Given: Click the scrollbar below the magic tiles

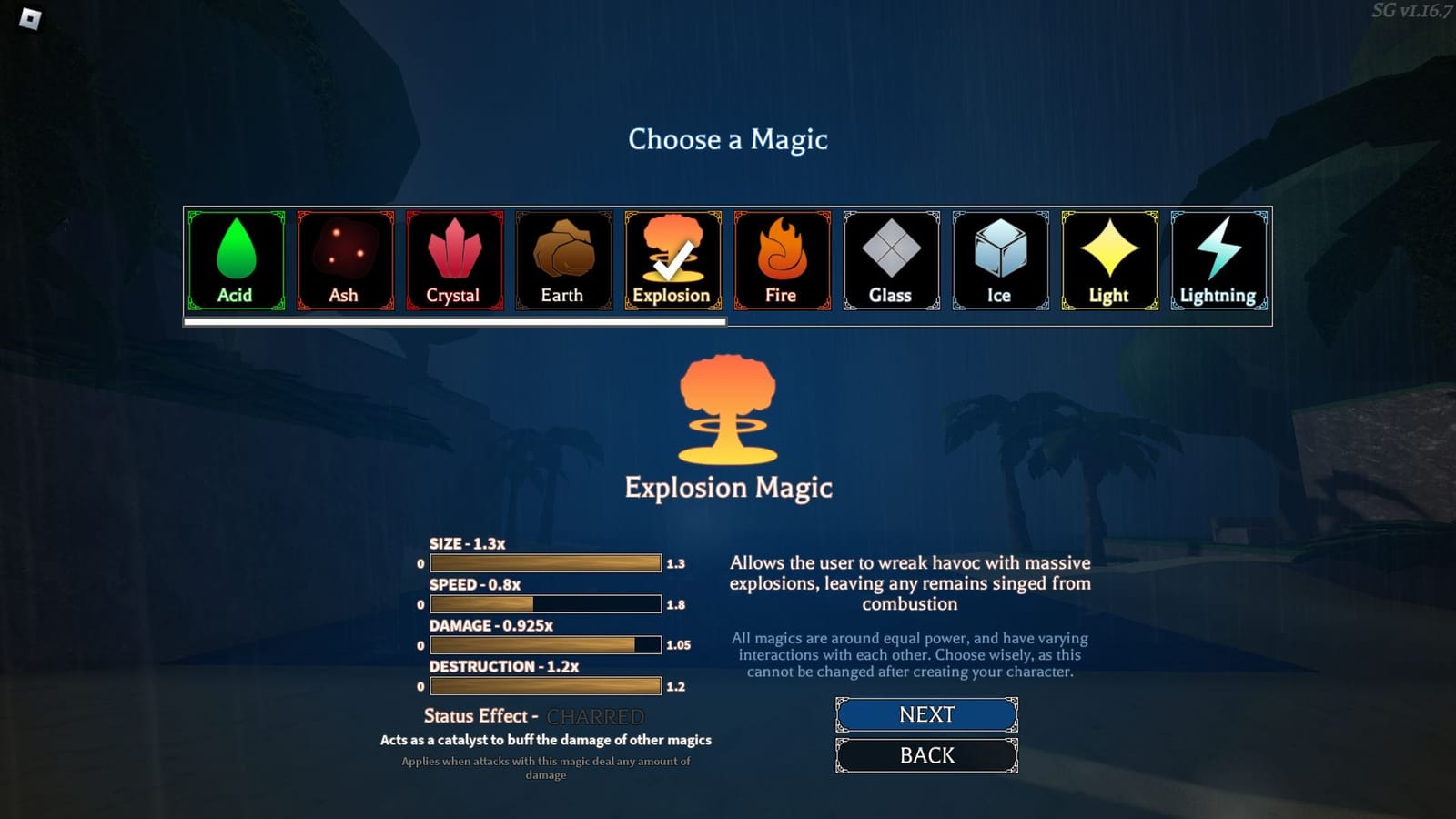Looking at the screenshot, I should click(455, 323).
